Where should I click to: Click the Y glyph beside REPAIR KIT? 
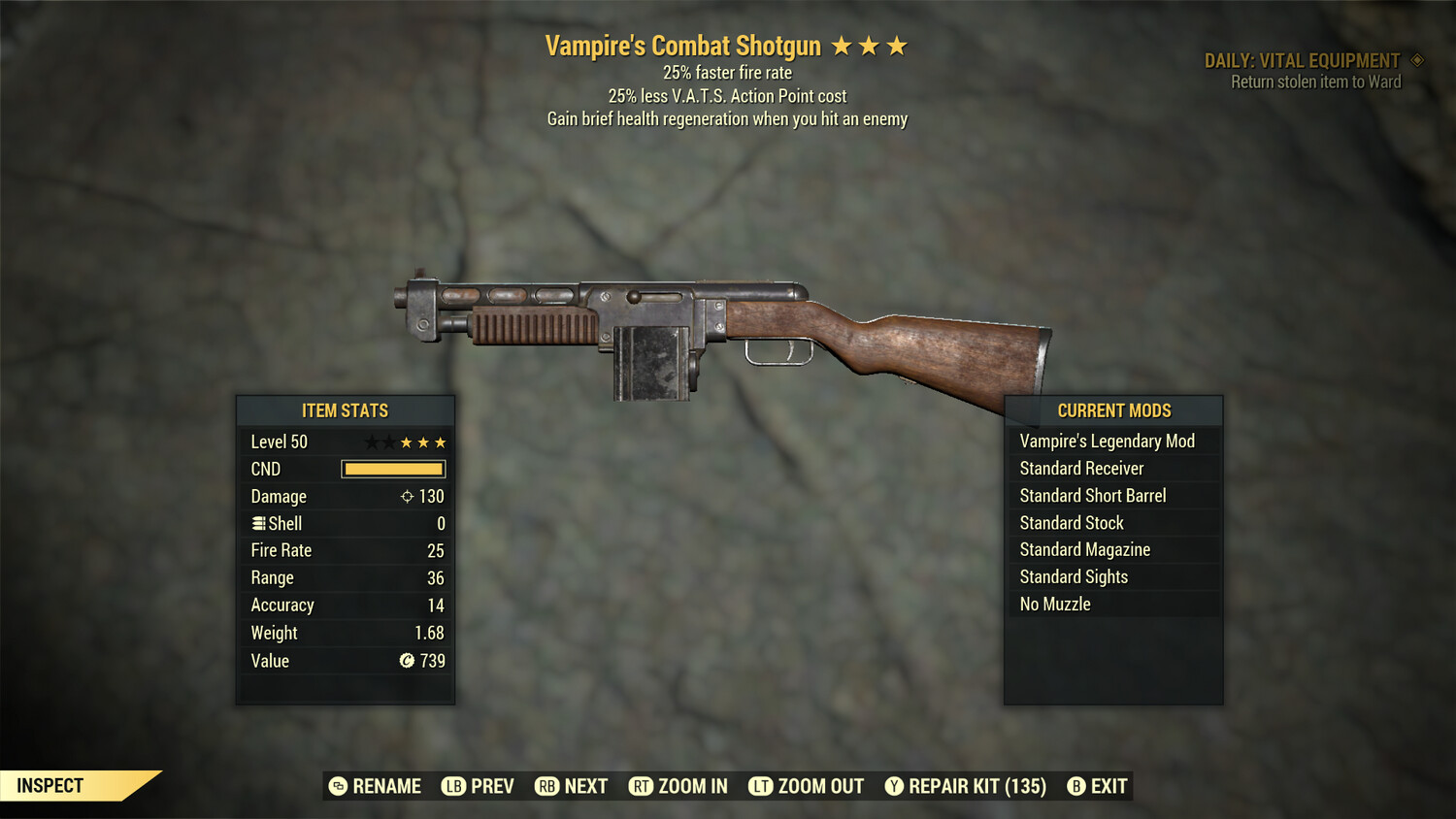pos(893,786)
